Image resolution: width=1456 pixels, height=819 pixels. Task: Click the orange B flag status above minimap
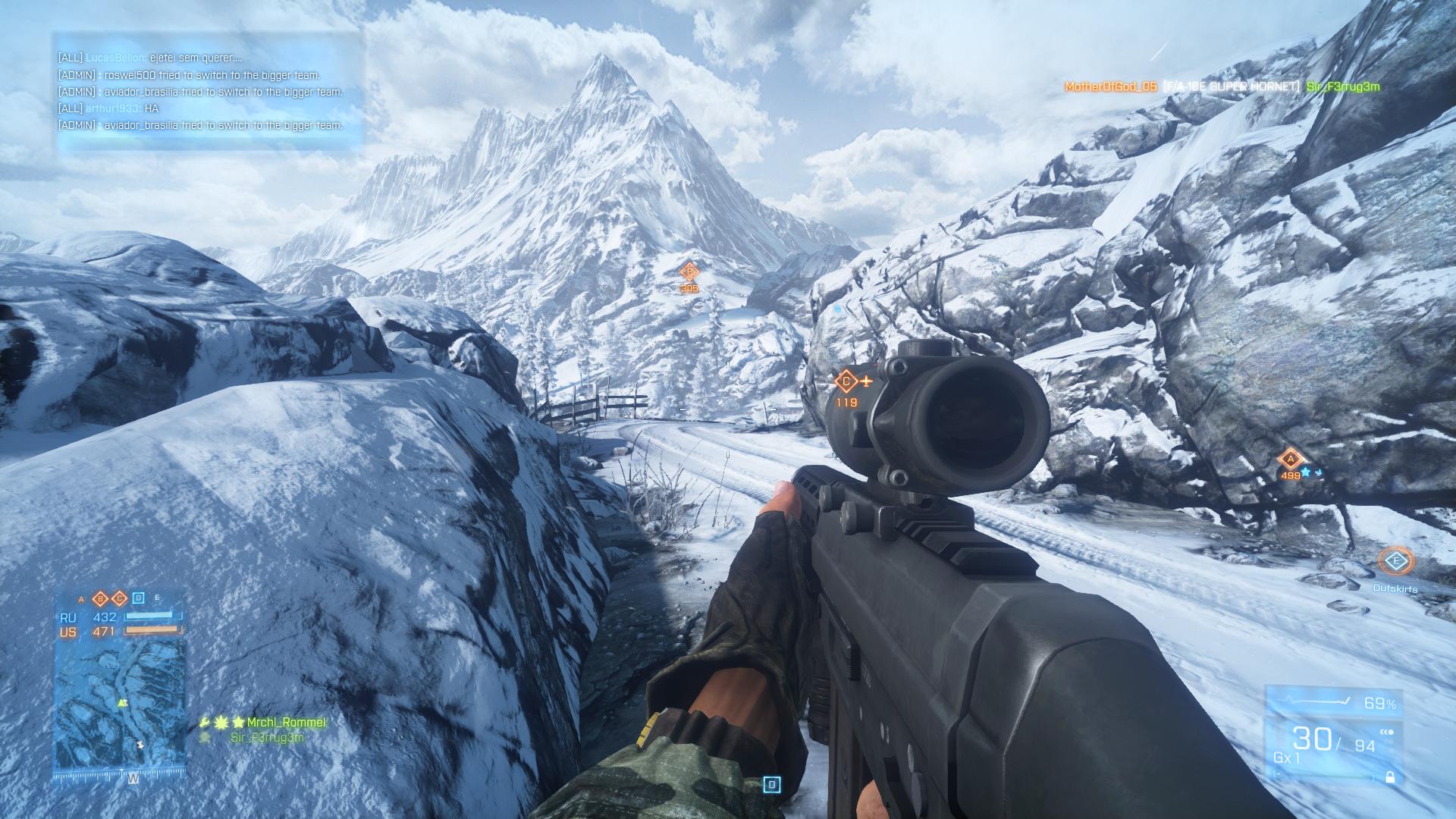pyautogui.click(x=100, y=598)
